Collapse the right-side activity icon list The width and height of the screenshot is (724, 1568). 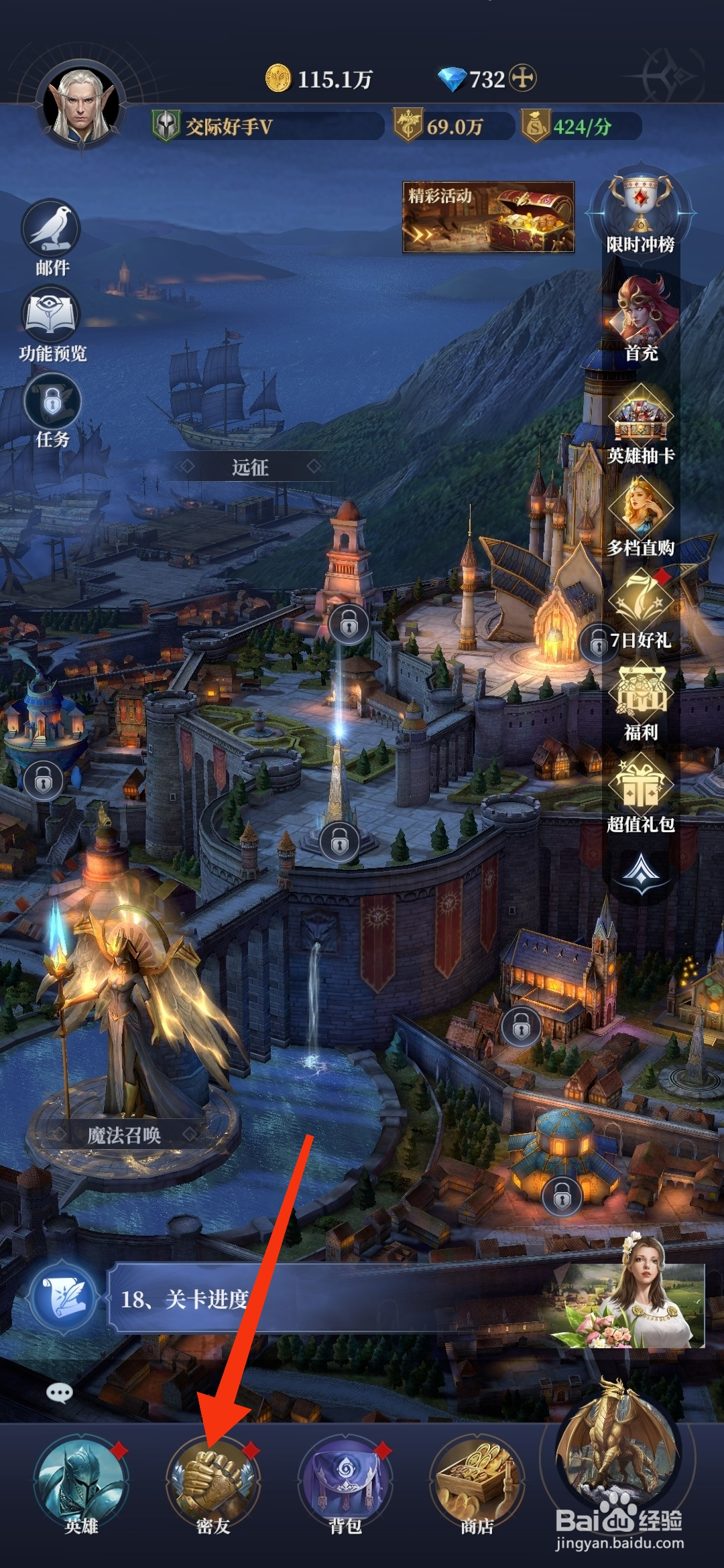[x=642, y=872]
